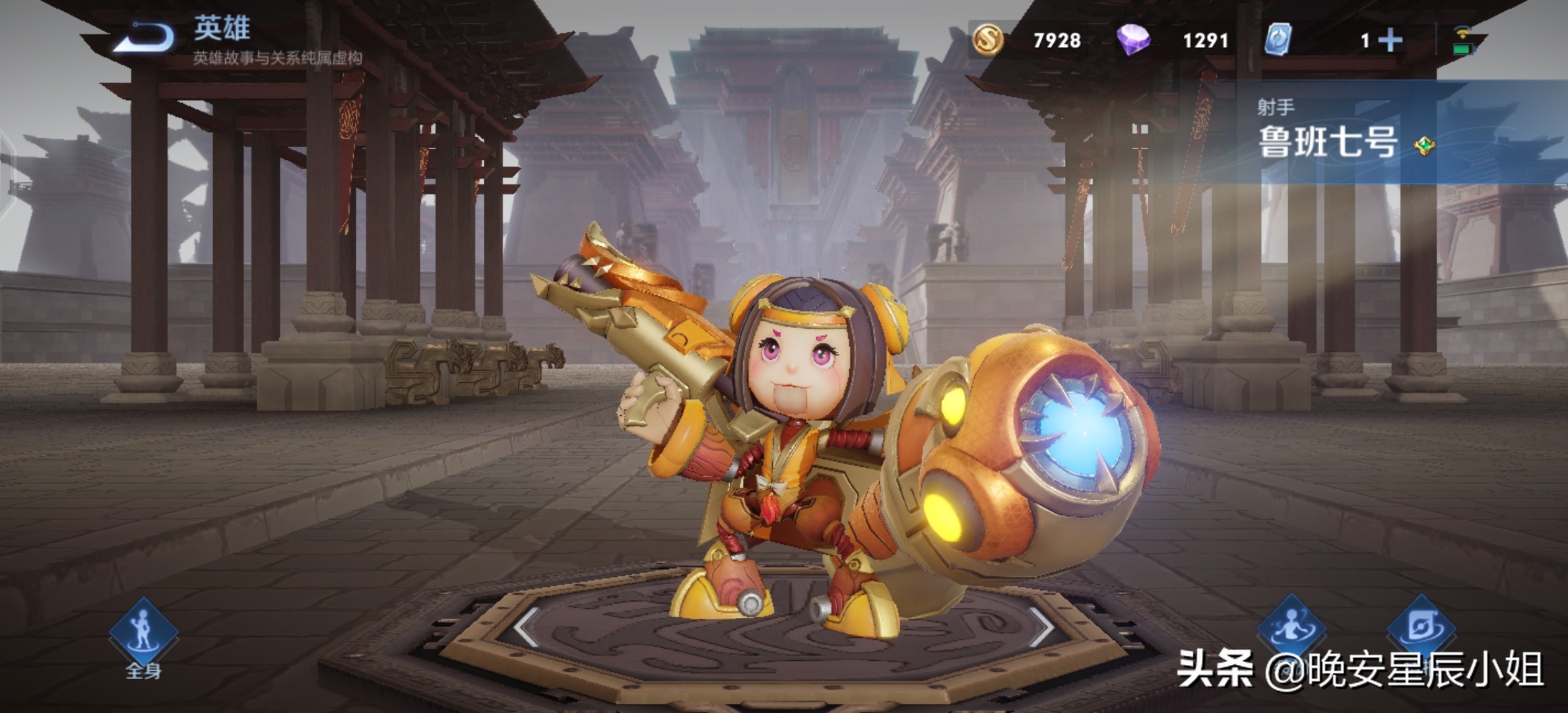Click the green gem beside 鲁班七号
The image size is (1568, 713).
click(1425, 145)
